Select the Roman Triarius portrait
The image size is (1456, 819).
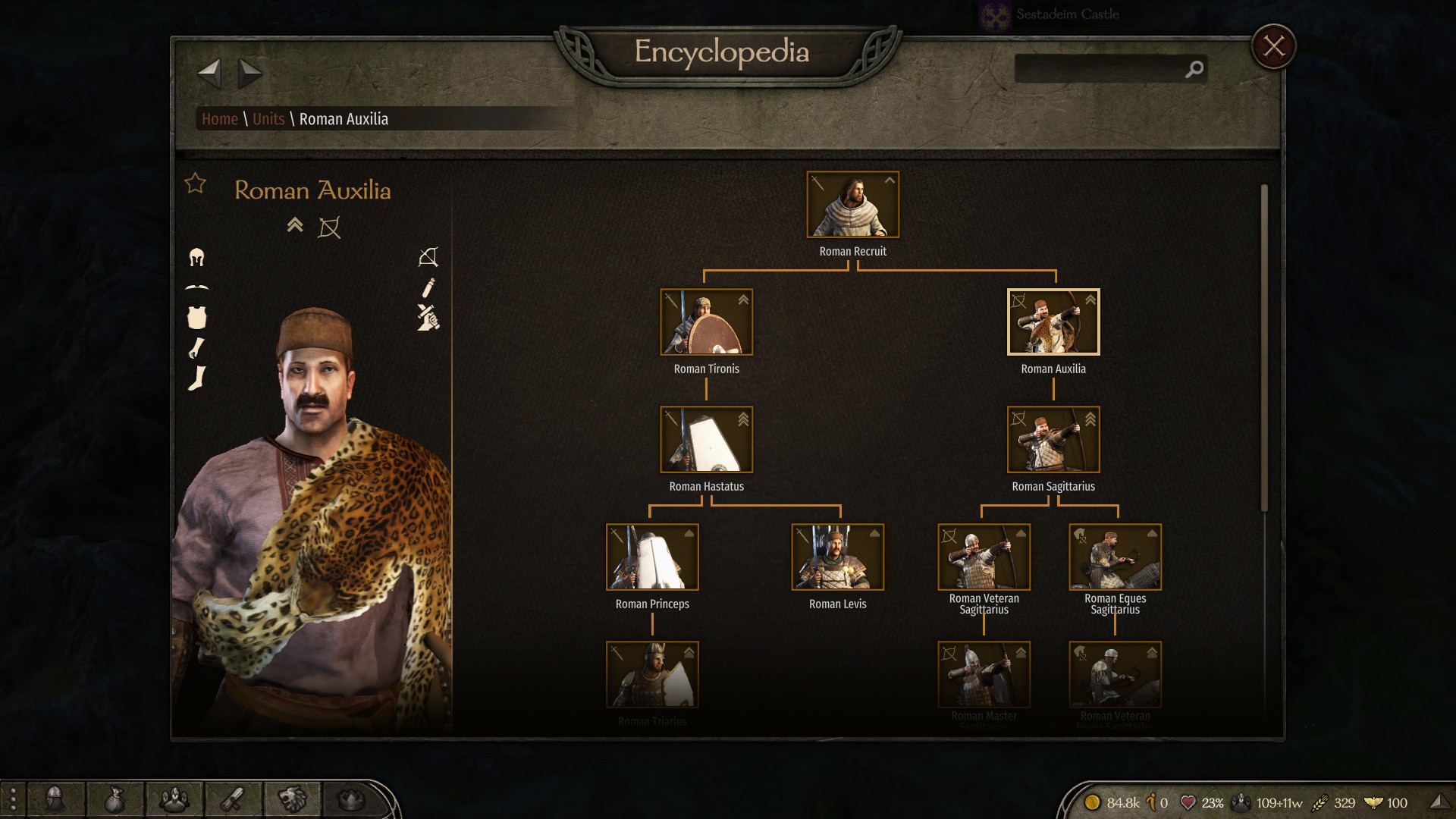click(652, 675)
